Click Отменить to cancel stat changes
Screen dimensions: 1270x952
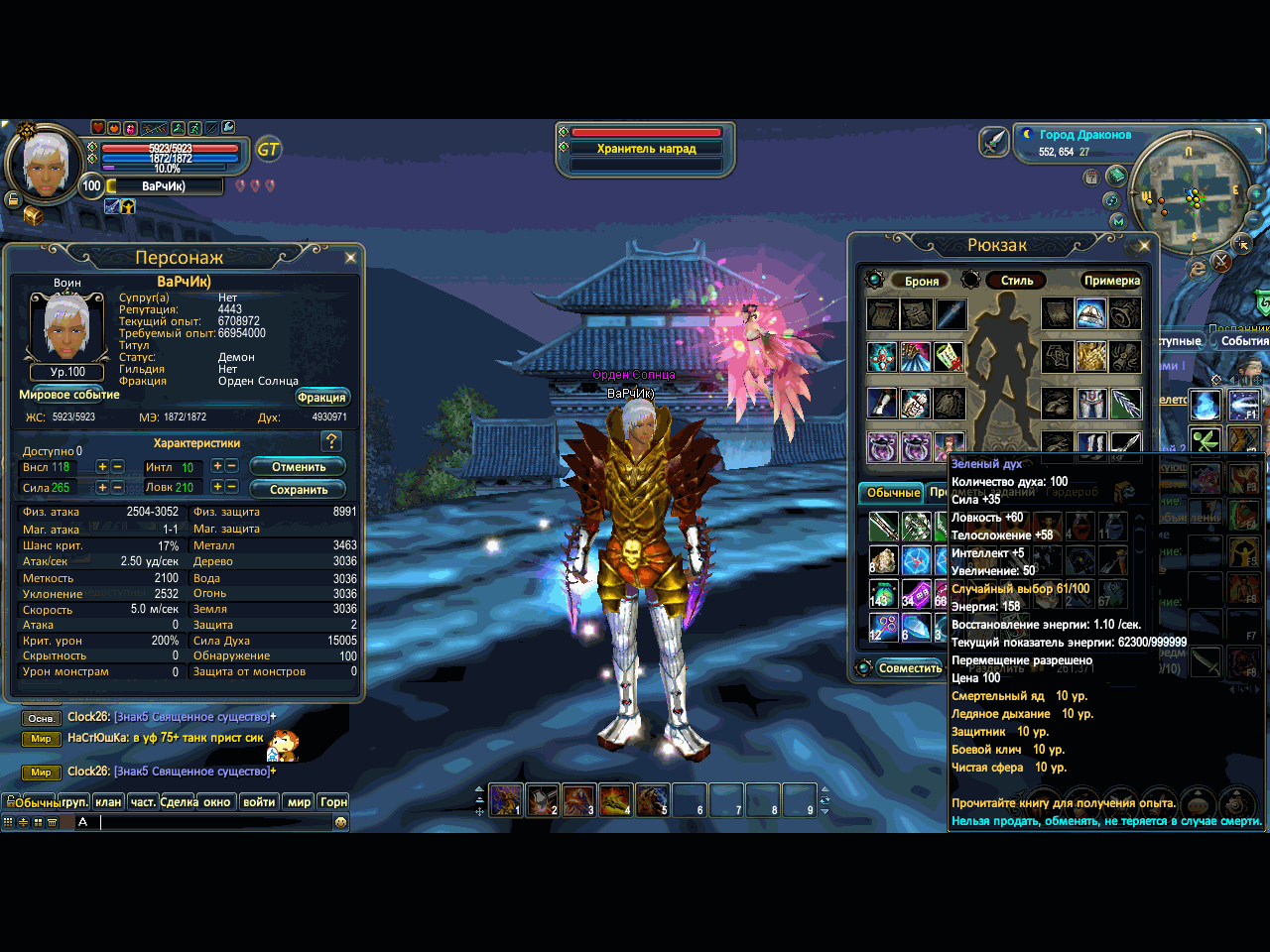click(298, 467)
